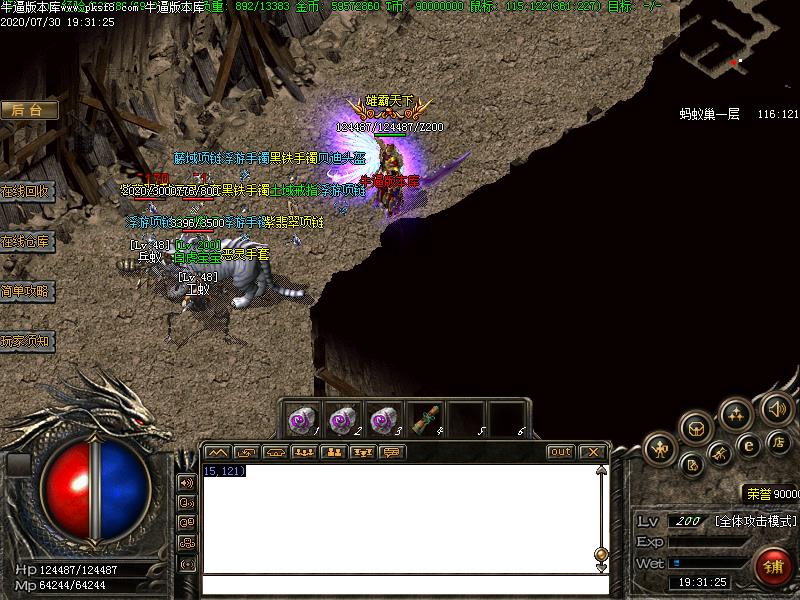Open 在线回收 online recycling
The image size is (800, 600).
pyautogui.click(x=27, y=191)
